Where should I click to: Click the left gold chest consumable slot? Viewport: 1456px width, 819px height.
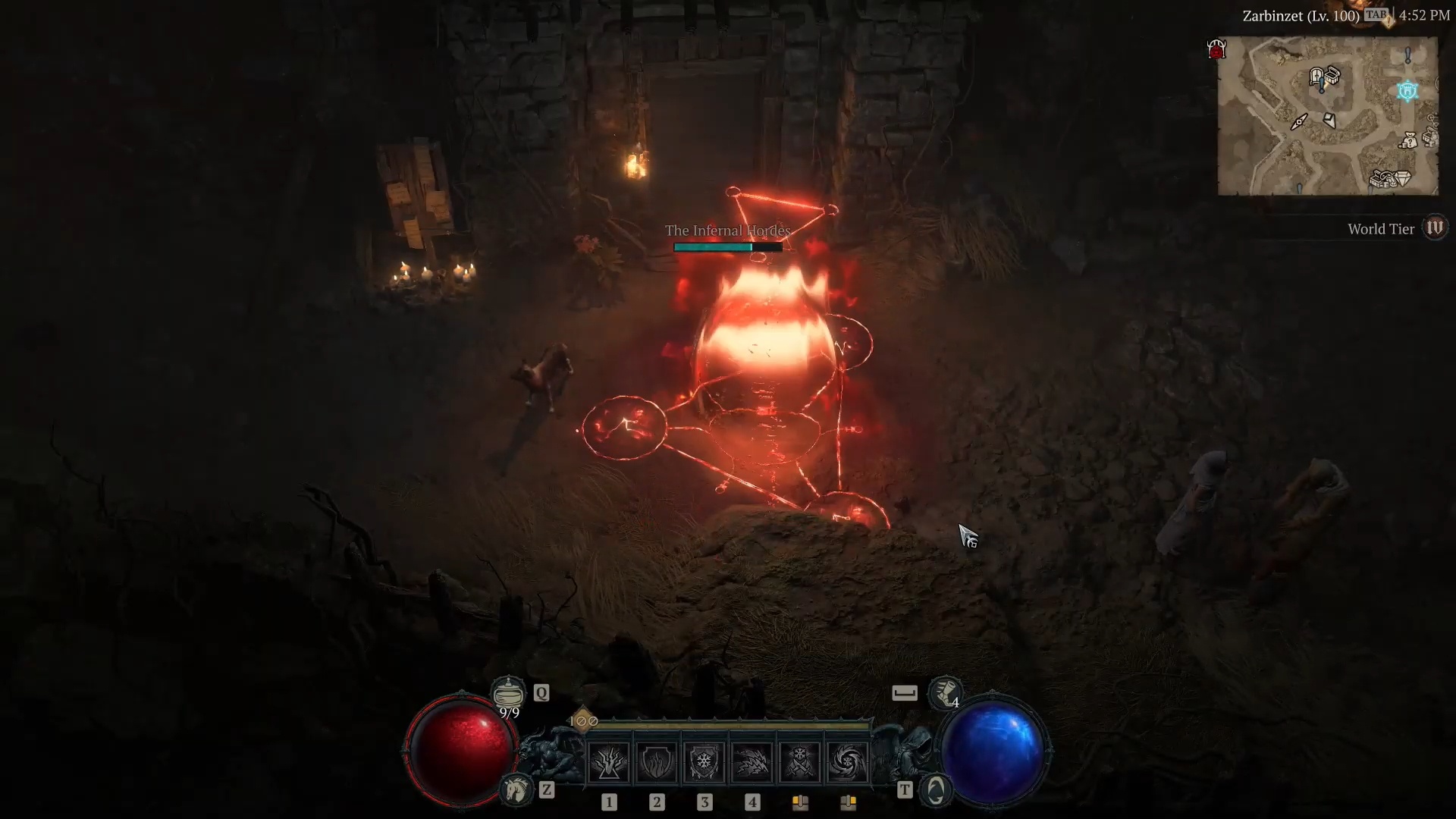click(x=800, y=802)
